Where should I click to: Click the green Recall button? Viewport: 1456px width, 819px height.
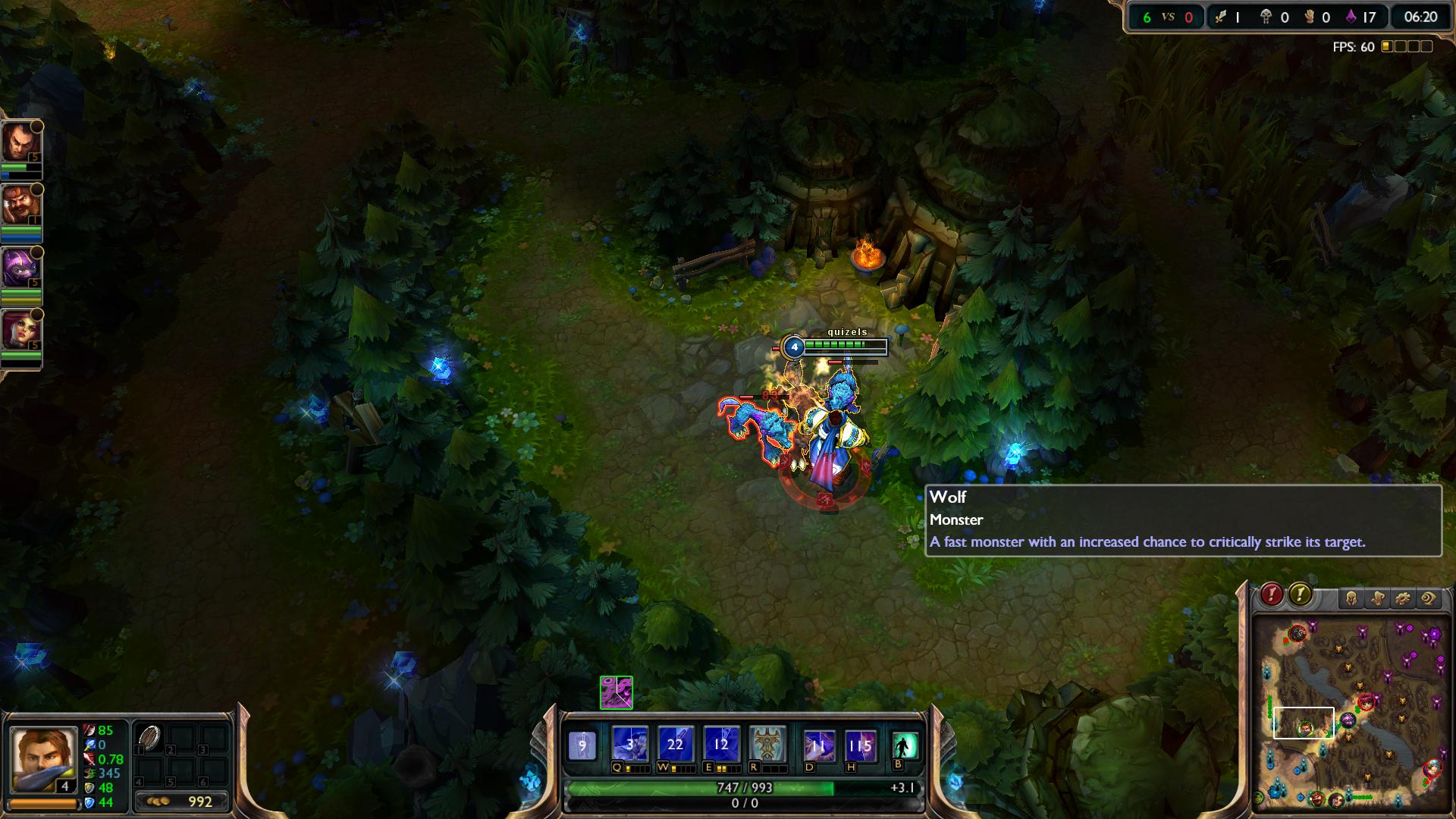(x=904, y=745)
